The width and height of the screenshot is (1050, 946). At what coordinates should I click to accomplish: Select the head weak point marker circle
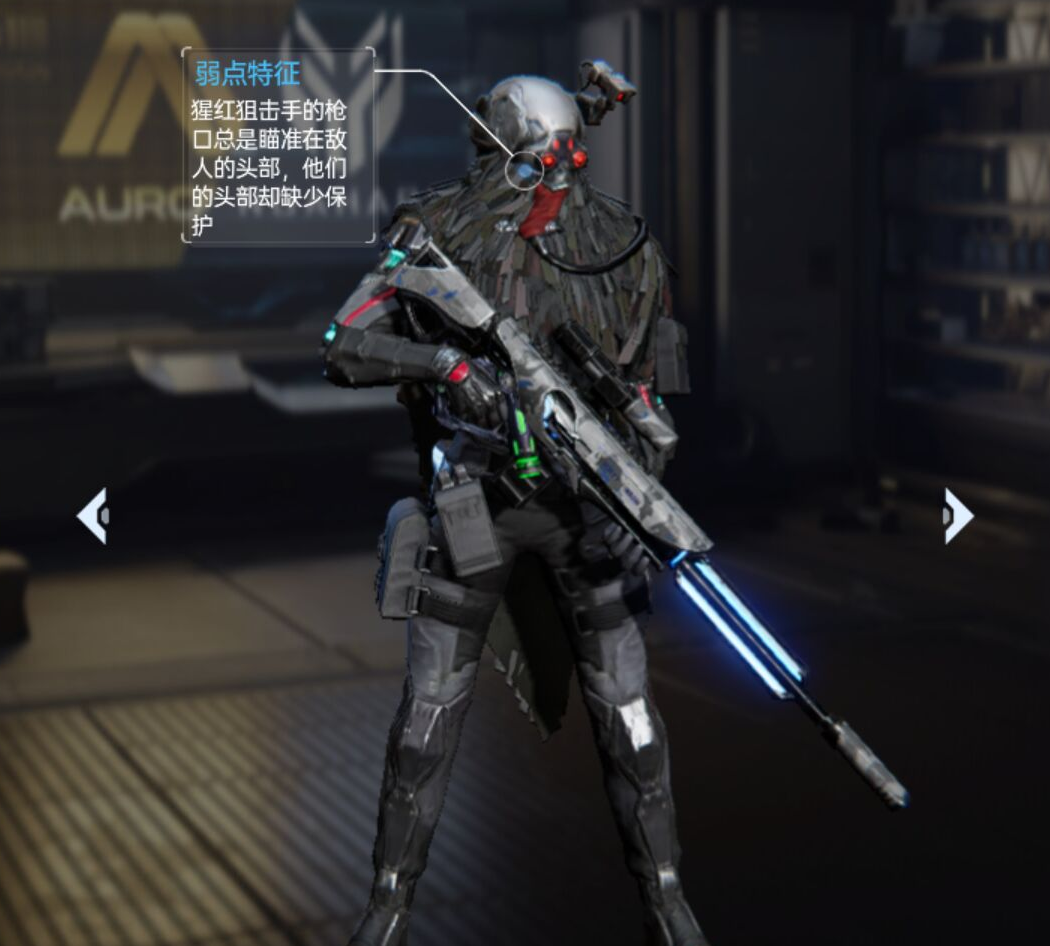tap(524, 171)
